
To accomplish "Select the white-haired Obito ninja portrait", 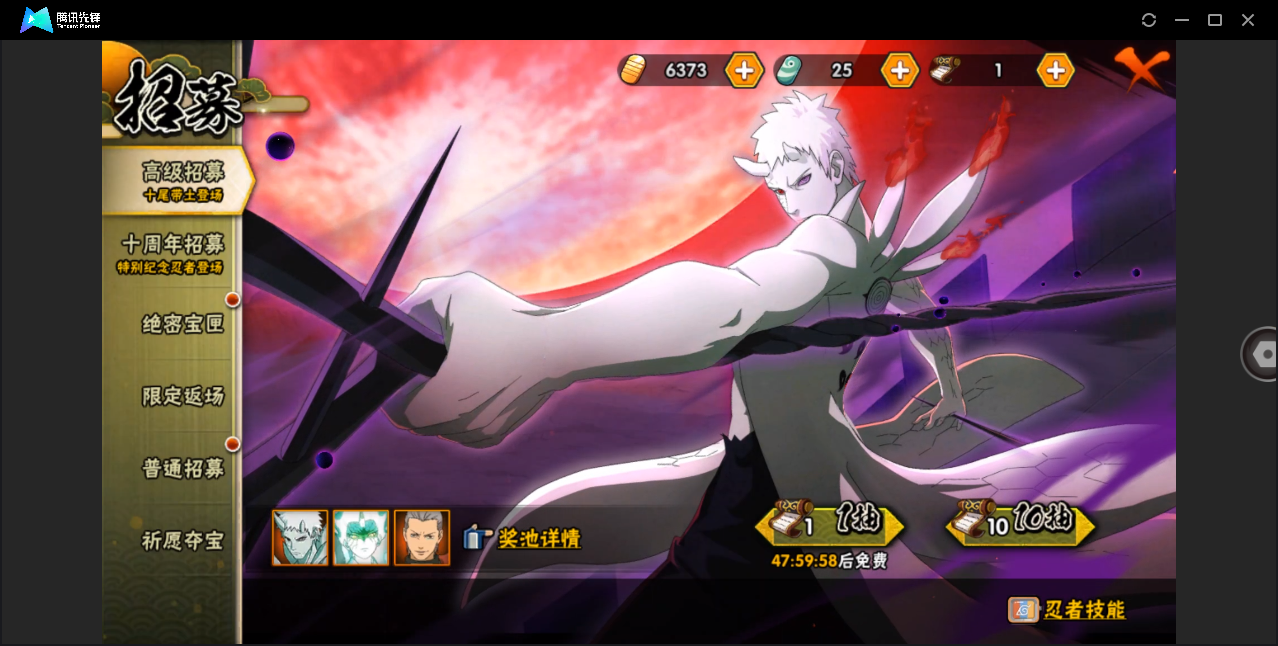I will pyautogui.click(x=300, y=538).
